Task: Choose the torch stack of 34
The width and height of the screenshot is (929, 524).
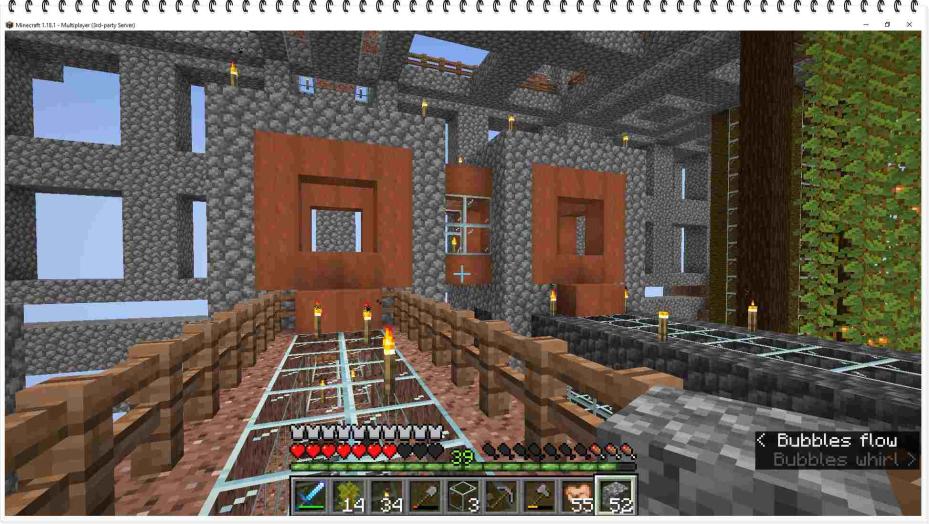Action: point(387,496)
